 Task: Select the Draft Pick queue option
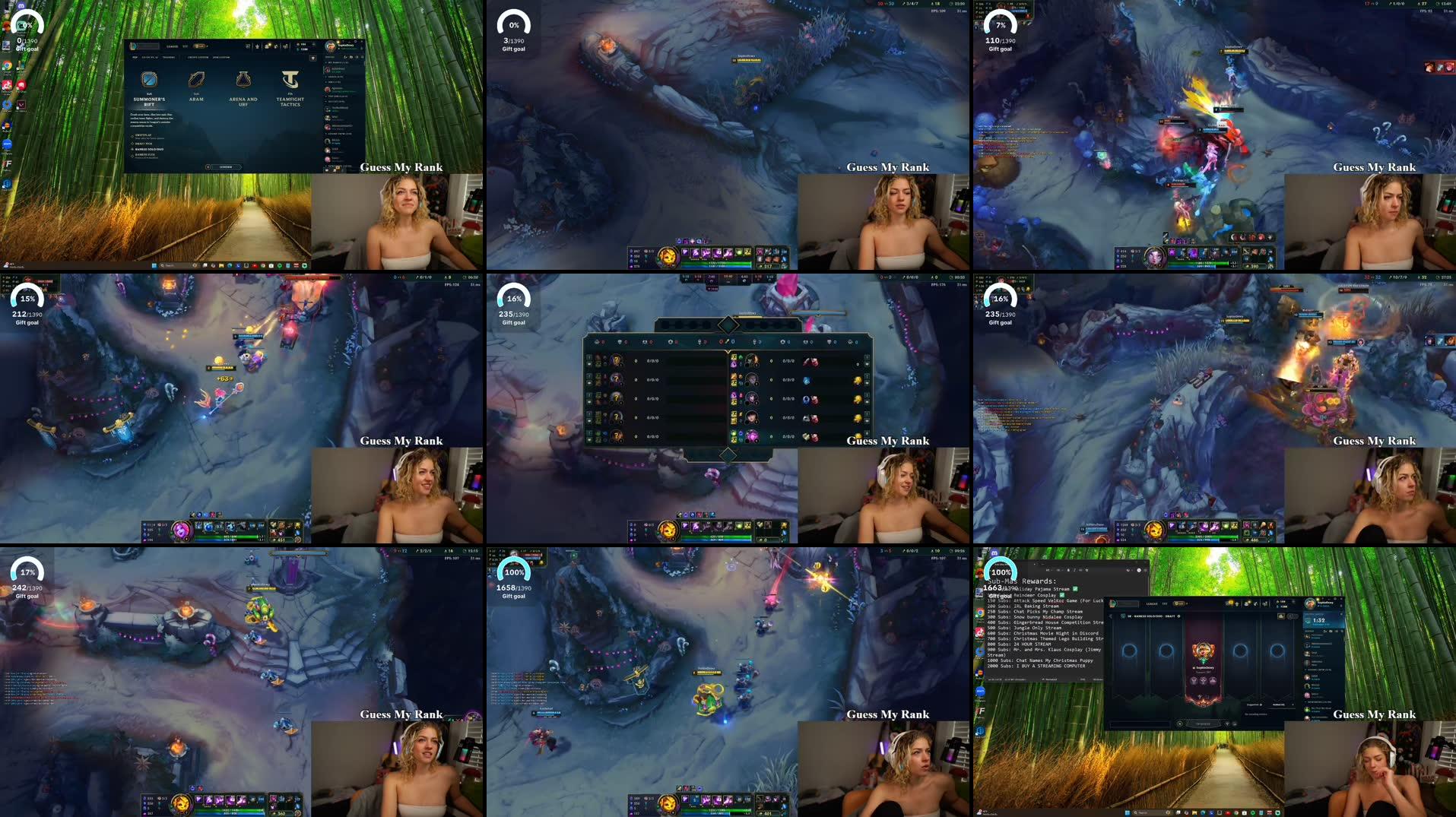point(144,144)
